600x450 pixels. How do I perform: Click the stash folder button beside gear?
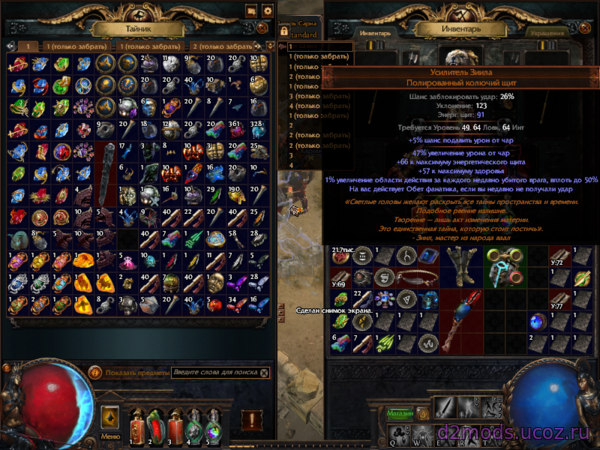click(x=250, y=11)
